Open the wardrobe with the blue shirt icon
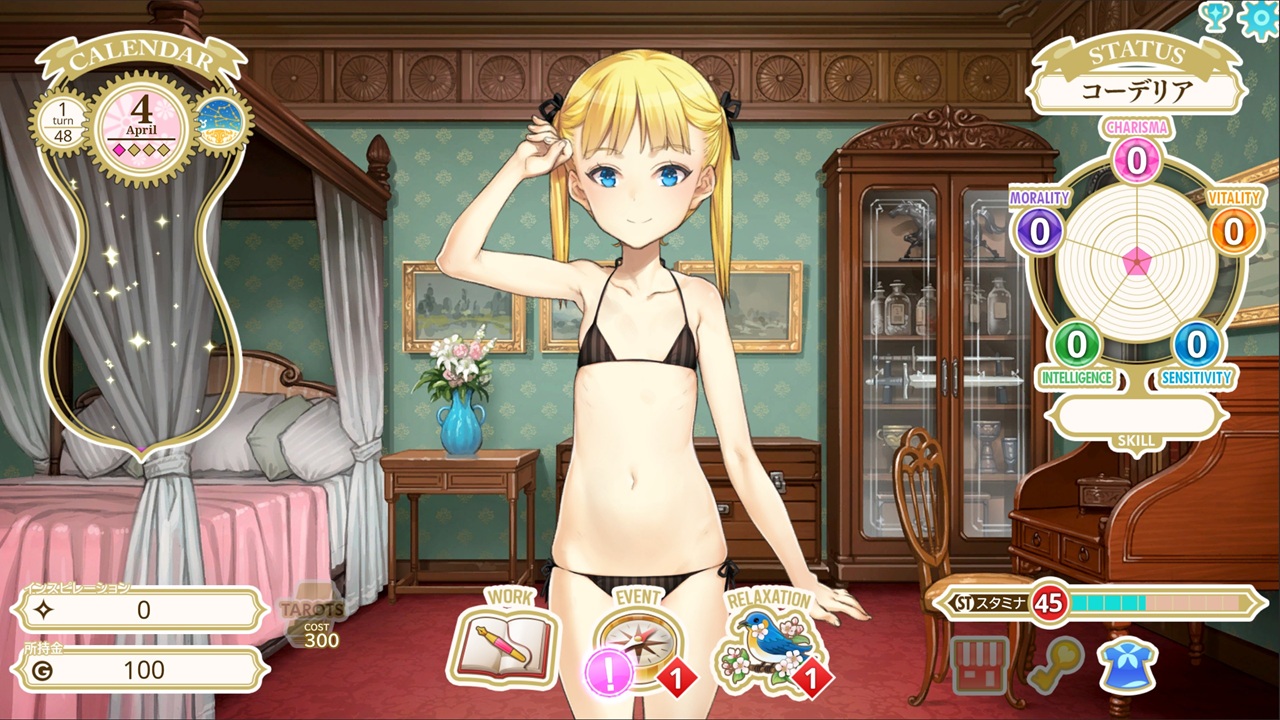This screenshot has height=720, width=1280. click(x=1128, y=665)
